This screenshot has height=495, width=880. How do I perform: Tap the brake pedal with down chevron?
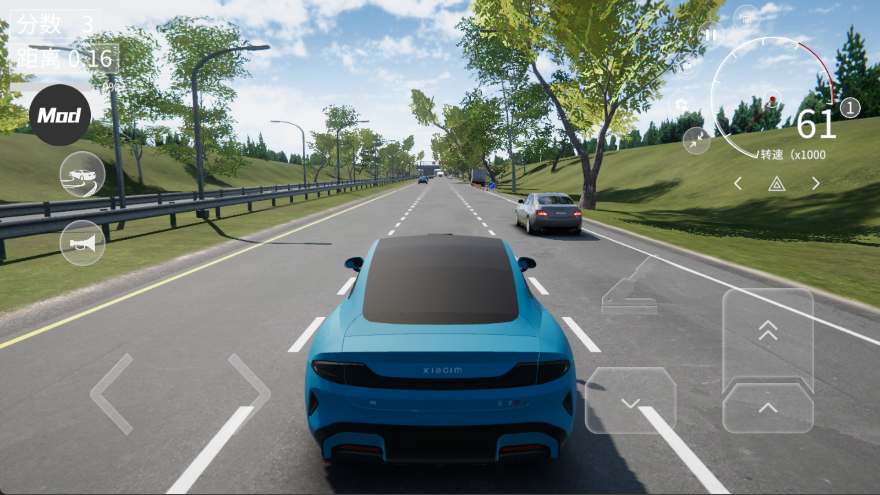tap(630, 400)
